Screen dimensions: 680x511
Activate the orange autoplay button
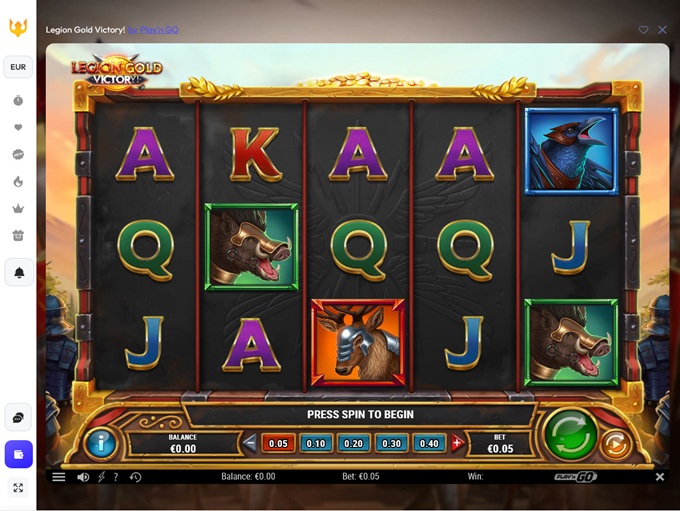(617, 443)
